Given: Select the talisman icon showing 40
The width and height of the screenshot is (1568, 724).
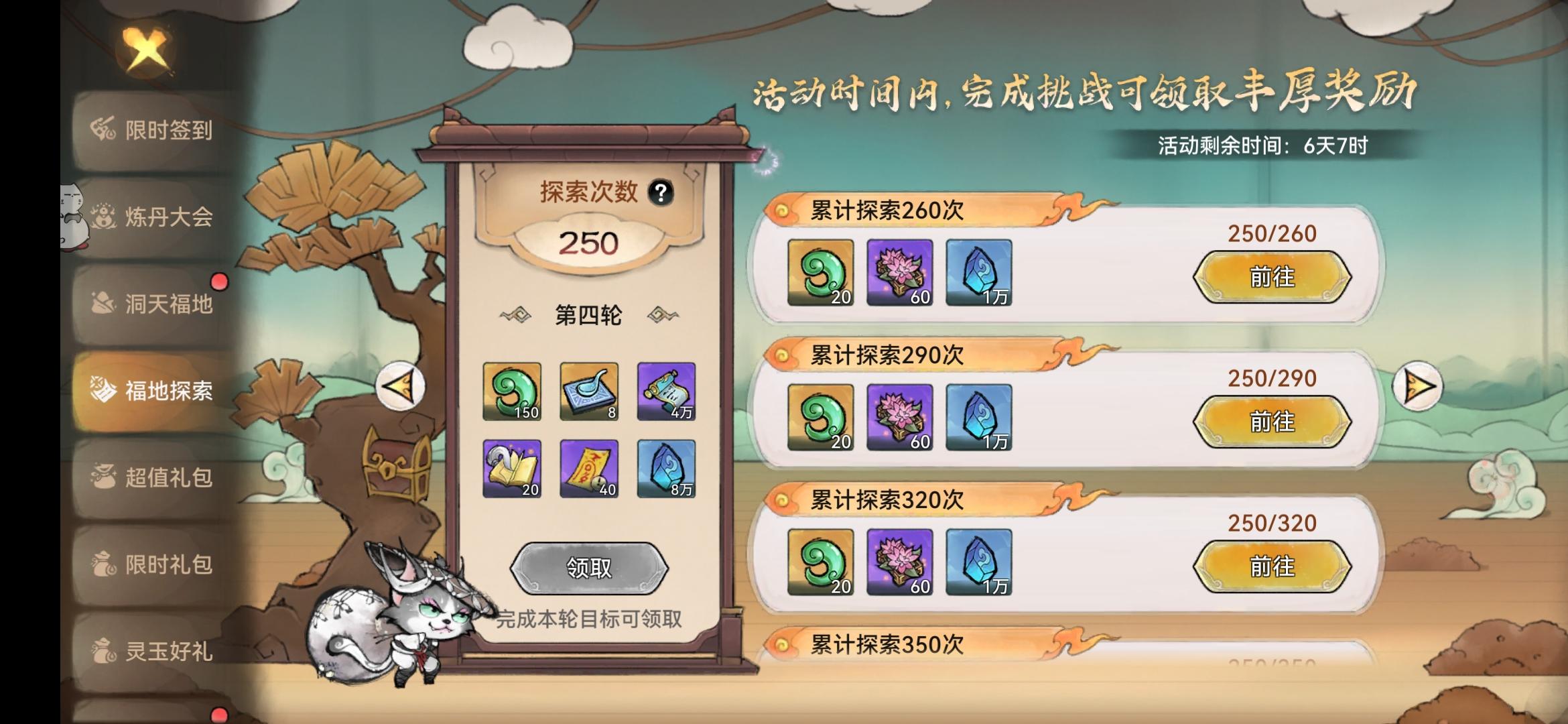Looking at the screenshot, I should pyautogui.click(x=588, y=469).
